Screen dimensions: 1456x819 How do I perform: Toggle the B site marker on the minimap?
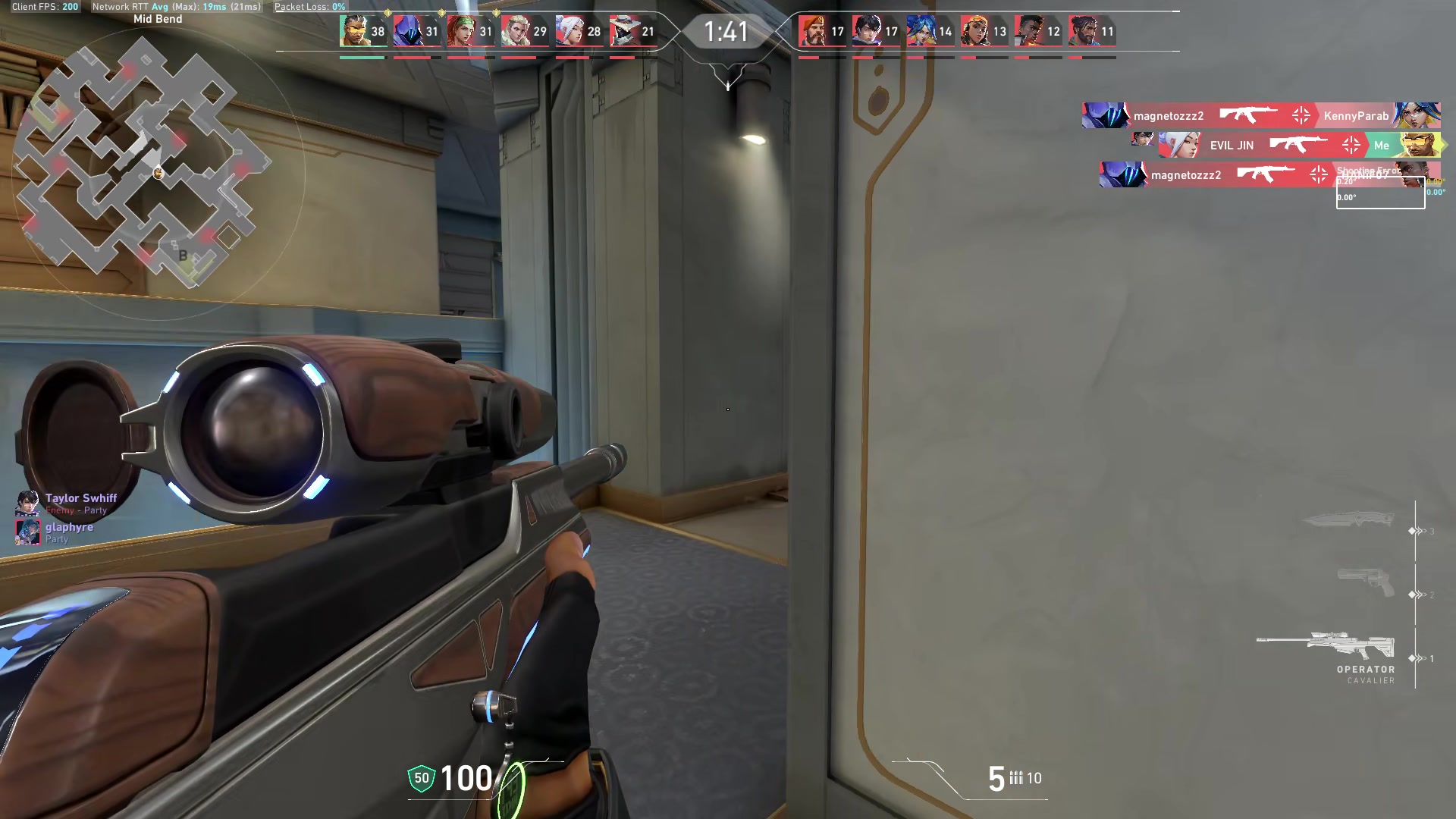pyautogui.click(x=182, y=256)
